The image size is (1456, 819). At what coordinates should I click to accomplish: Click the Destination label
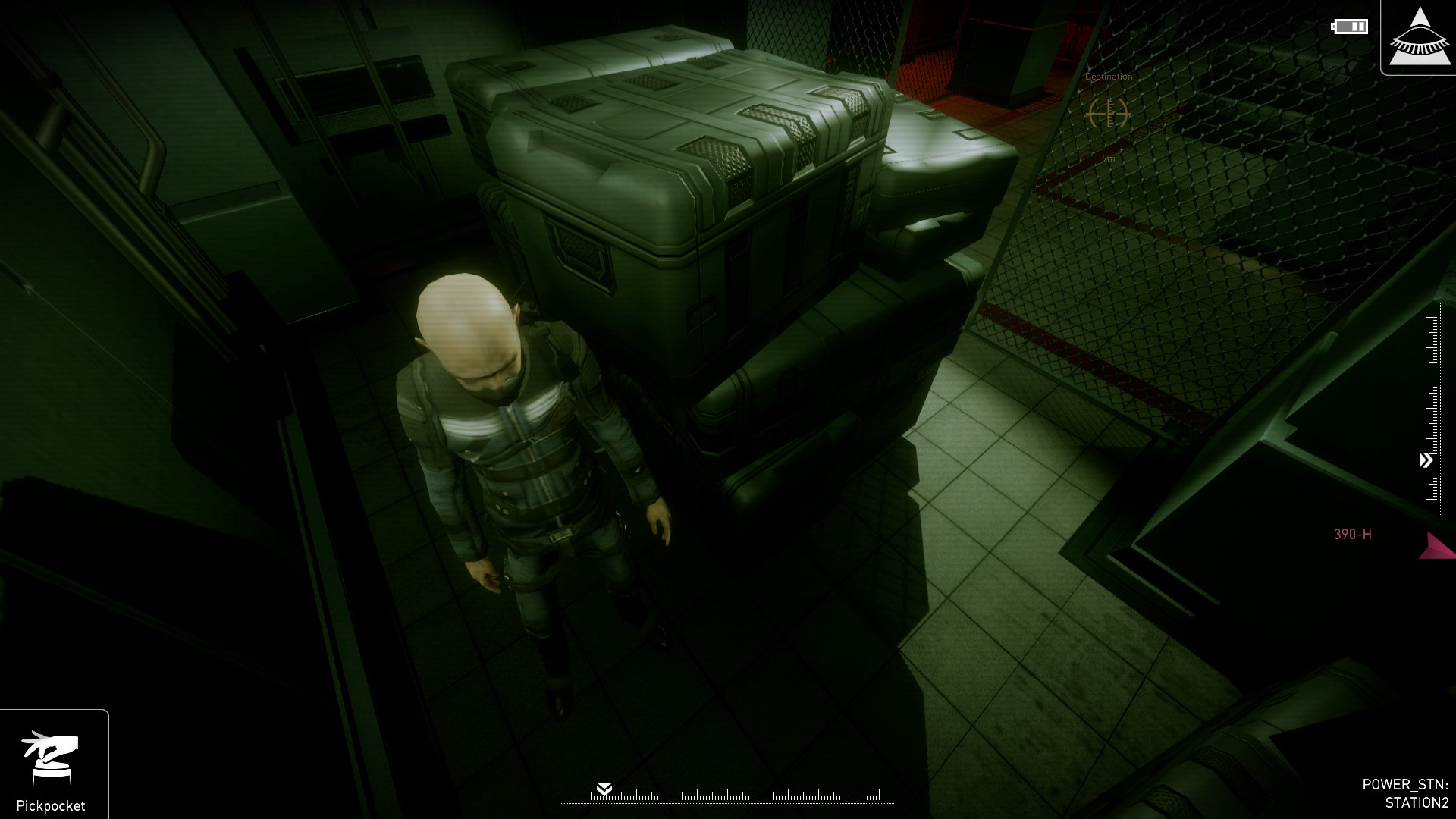click(1109, 76)
